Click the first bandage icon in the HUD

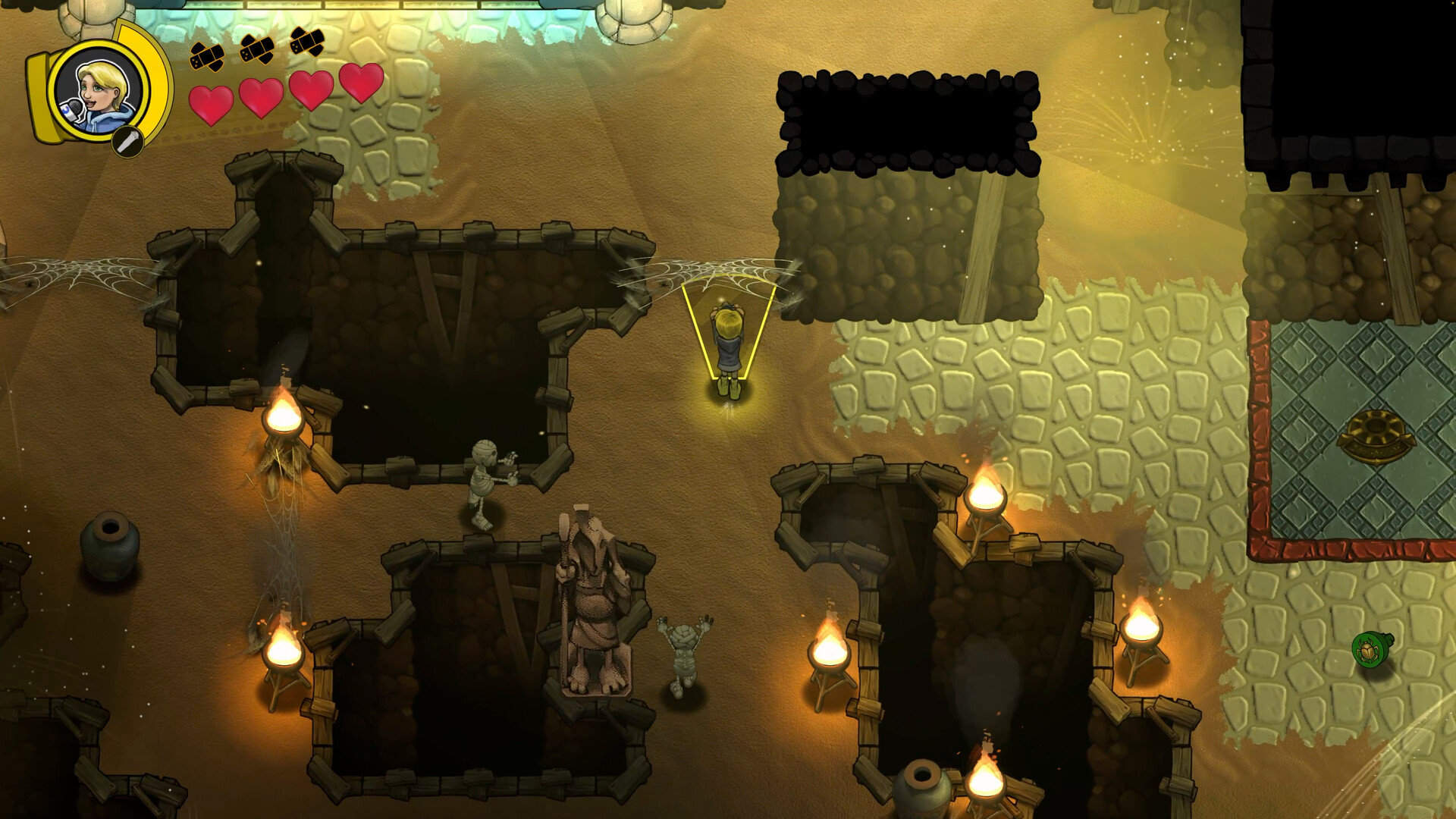click(x=205, y=57)
